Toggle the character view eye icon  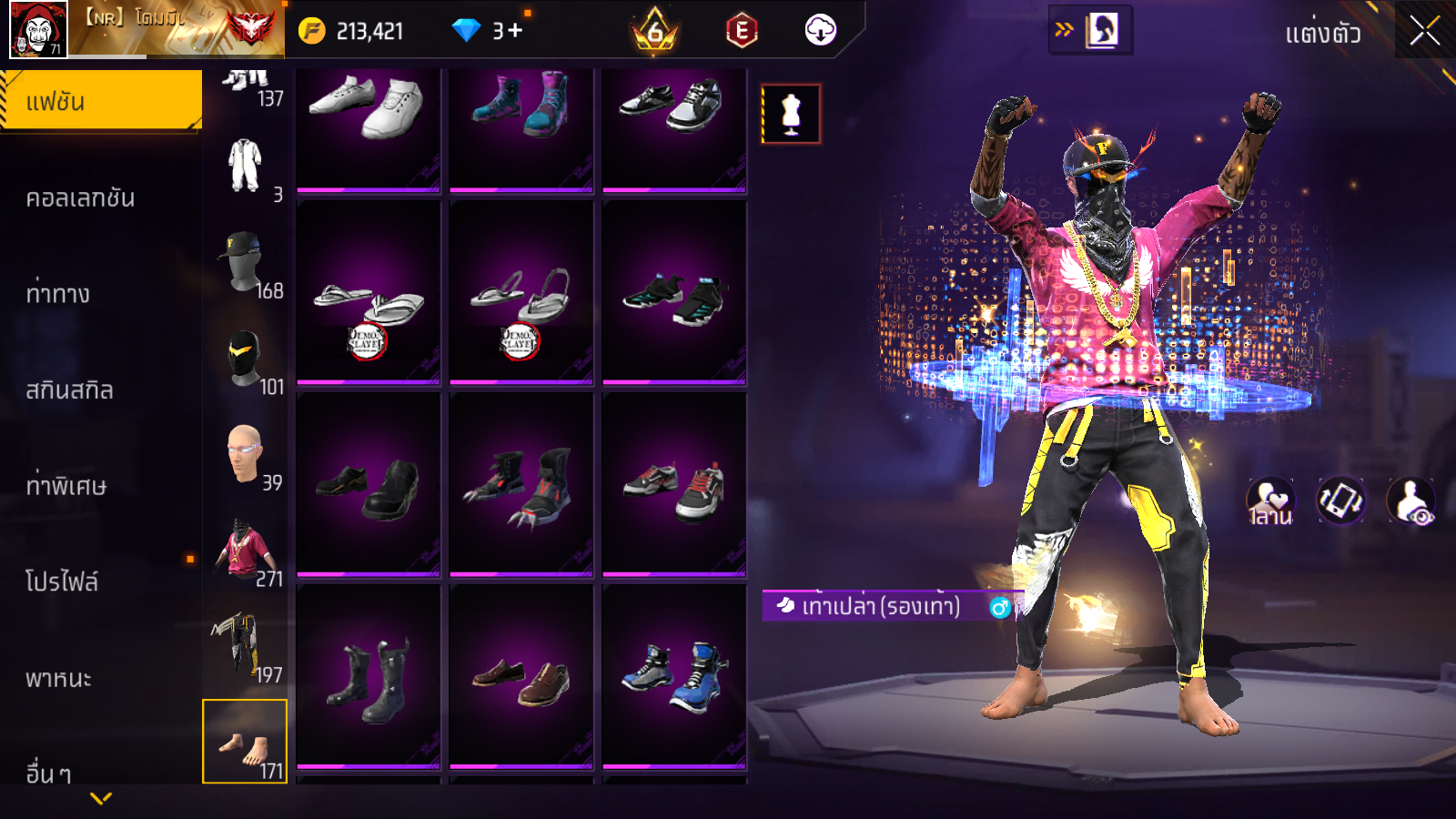tap(1411, 502)
